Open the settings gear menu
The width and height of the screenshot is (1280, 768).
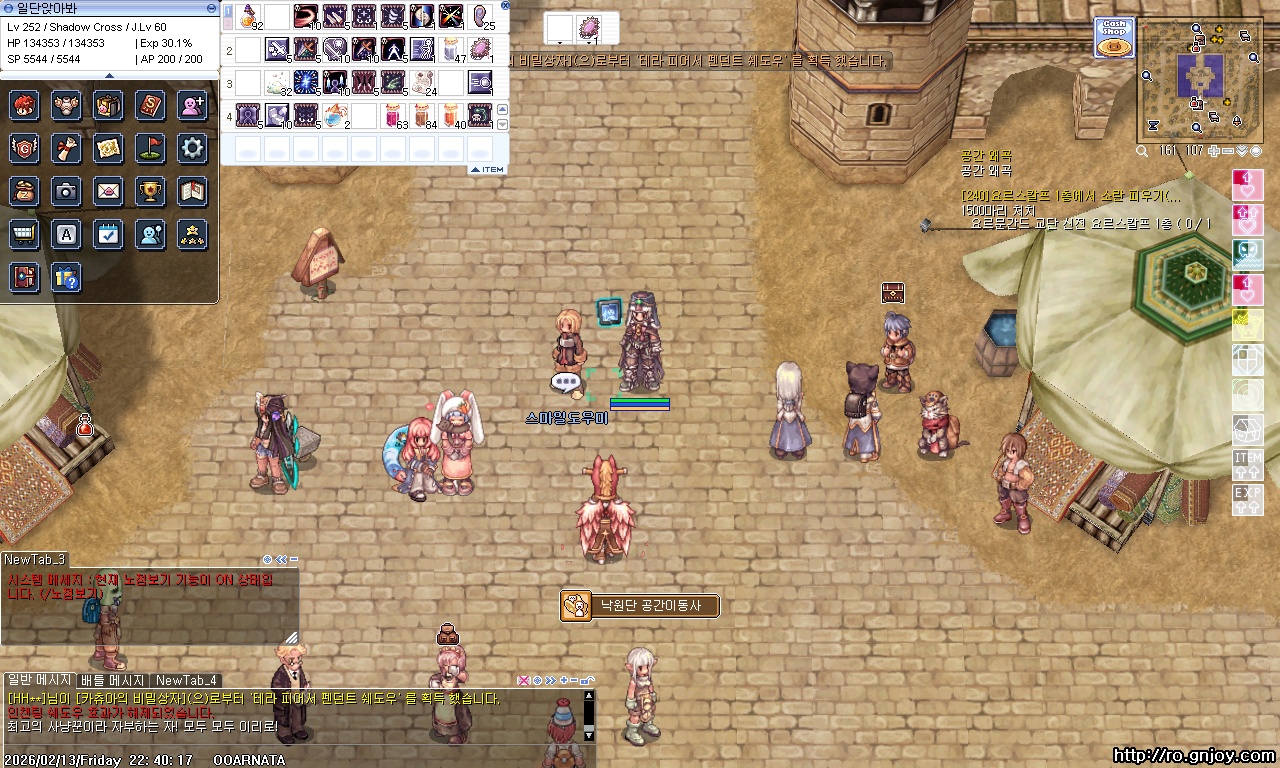[192, 148]
